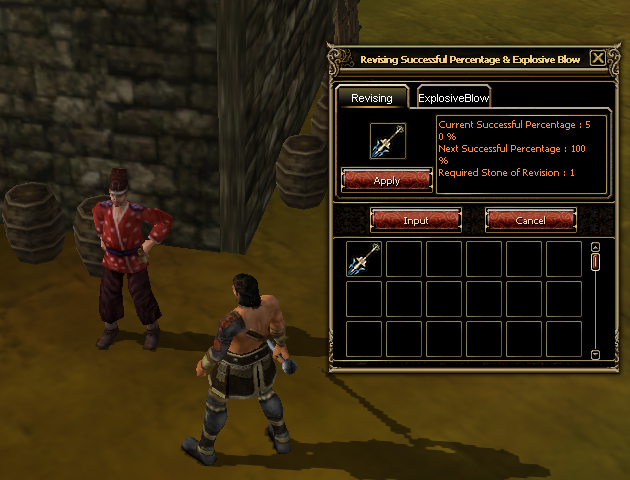The image size is (630, 480).
Task: Cancel the revising operation
Action: [530, 219]
